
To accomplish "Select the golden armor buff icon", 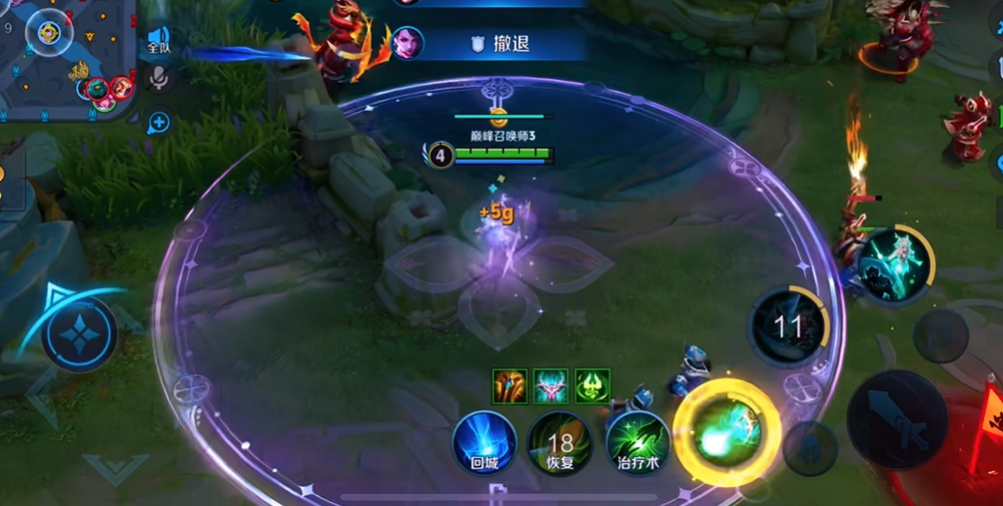I will point(510,386).
